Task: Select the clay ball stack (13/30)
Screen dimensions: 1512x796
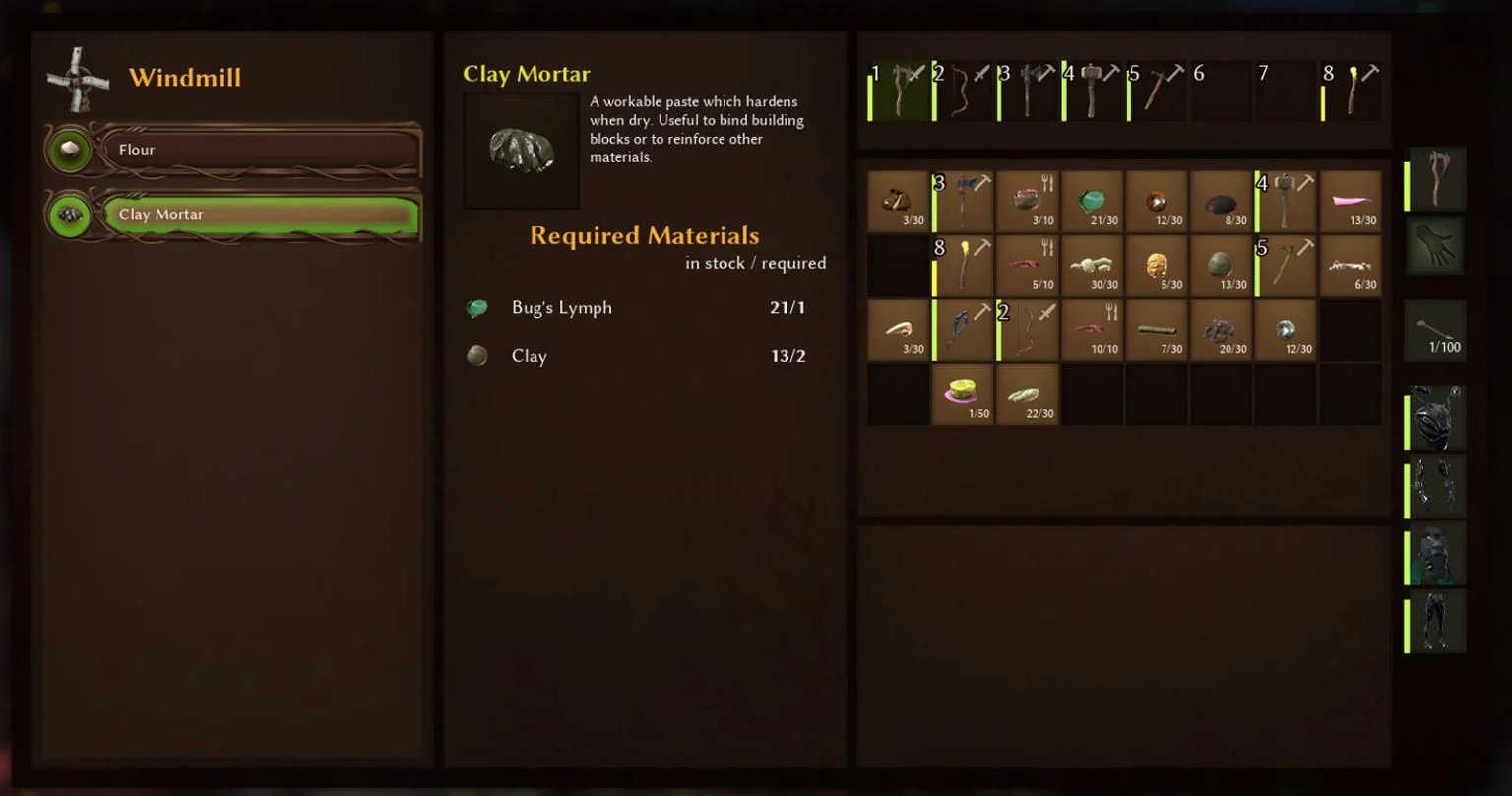Action: (1221, 266)
